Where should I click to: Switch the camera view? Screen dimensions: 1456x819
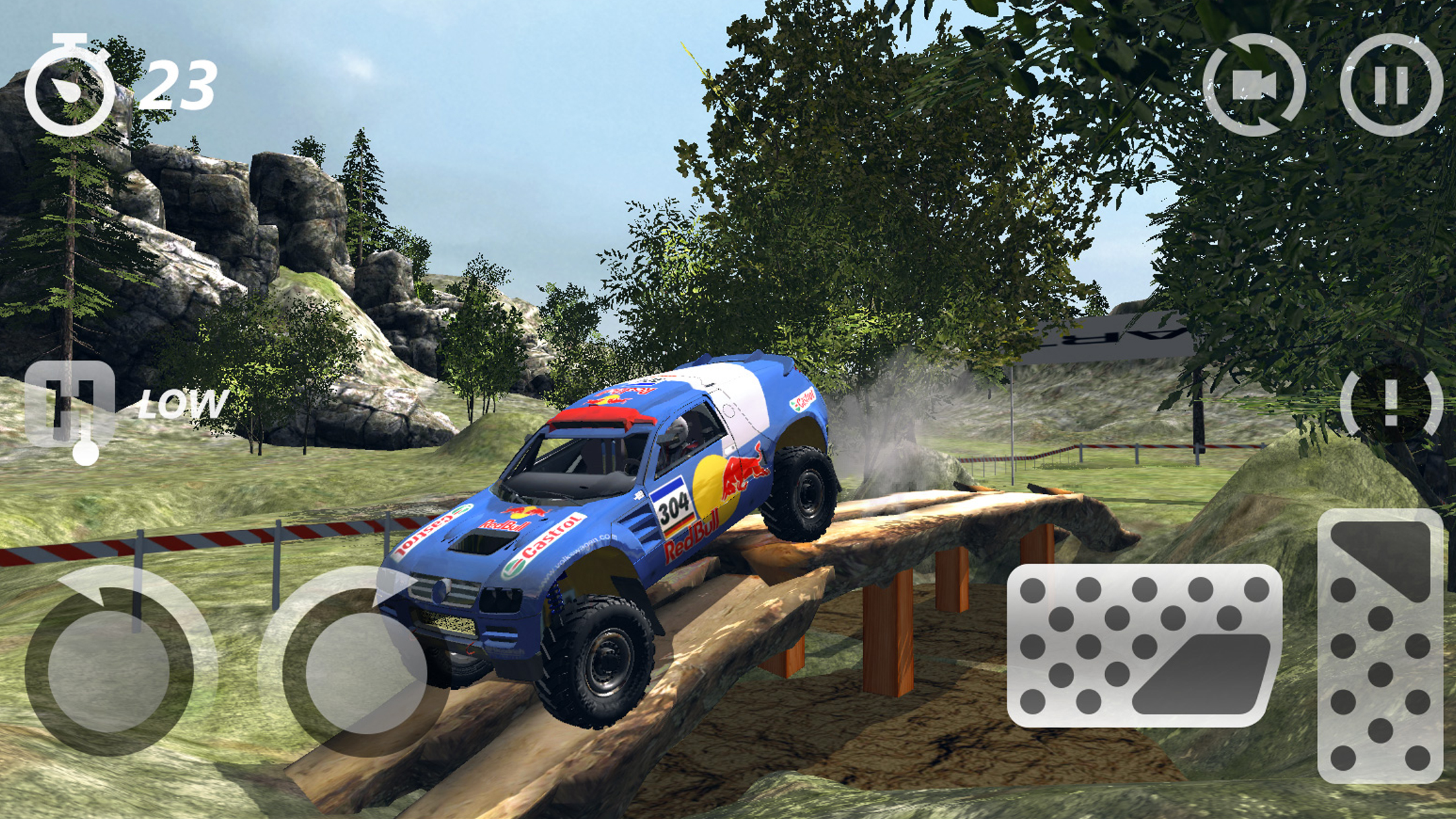pyautogui.click(x=1254, y=85)
